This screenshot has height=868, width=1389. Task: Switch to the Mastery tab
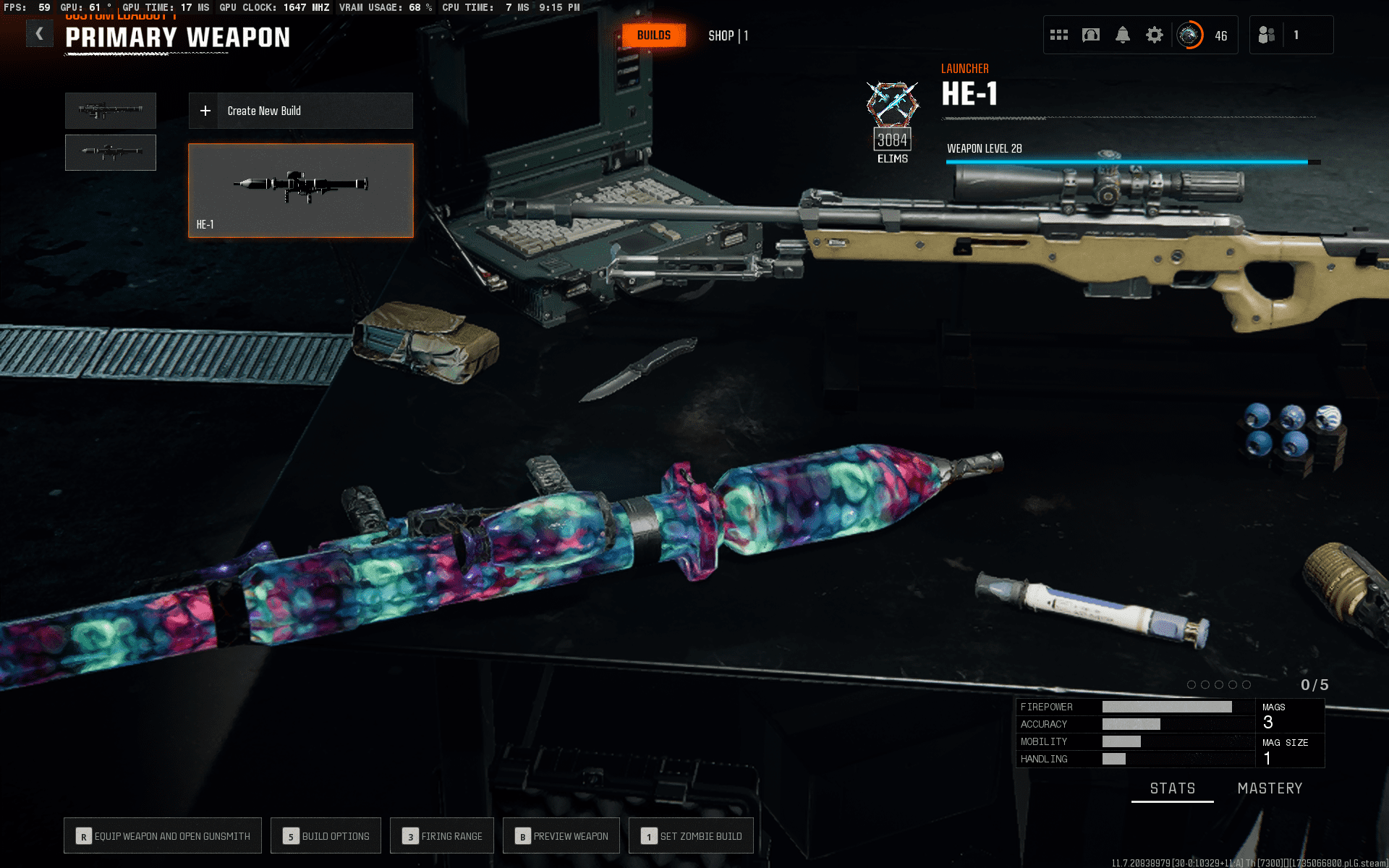point(1270,788)
